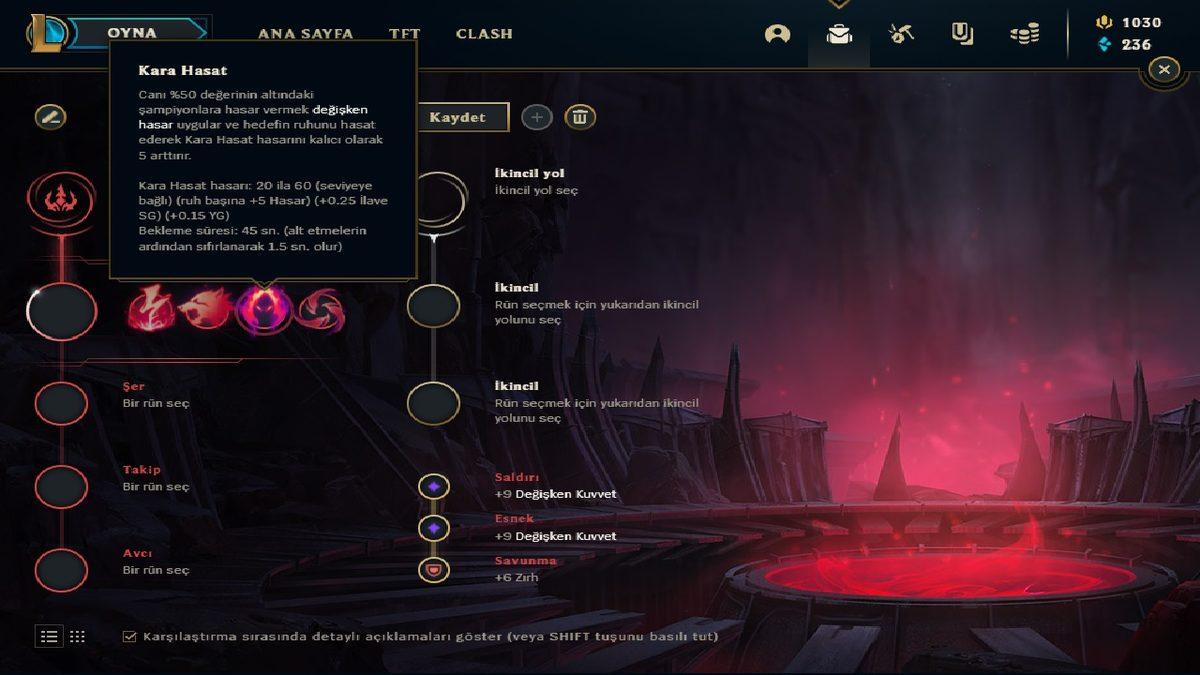
Task: Select the Kara Hasat keystone rune
Action: tap(264, 308)
